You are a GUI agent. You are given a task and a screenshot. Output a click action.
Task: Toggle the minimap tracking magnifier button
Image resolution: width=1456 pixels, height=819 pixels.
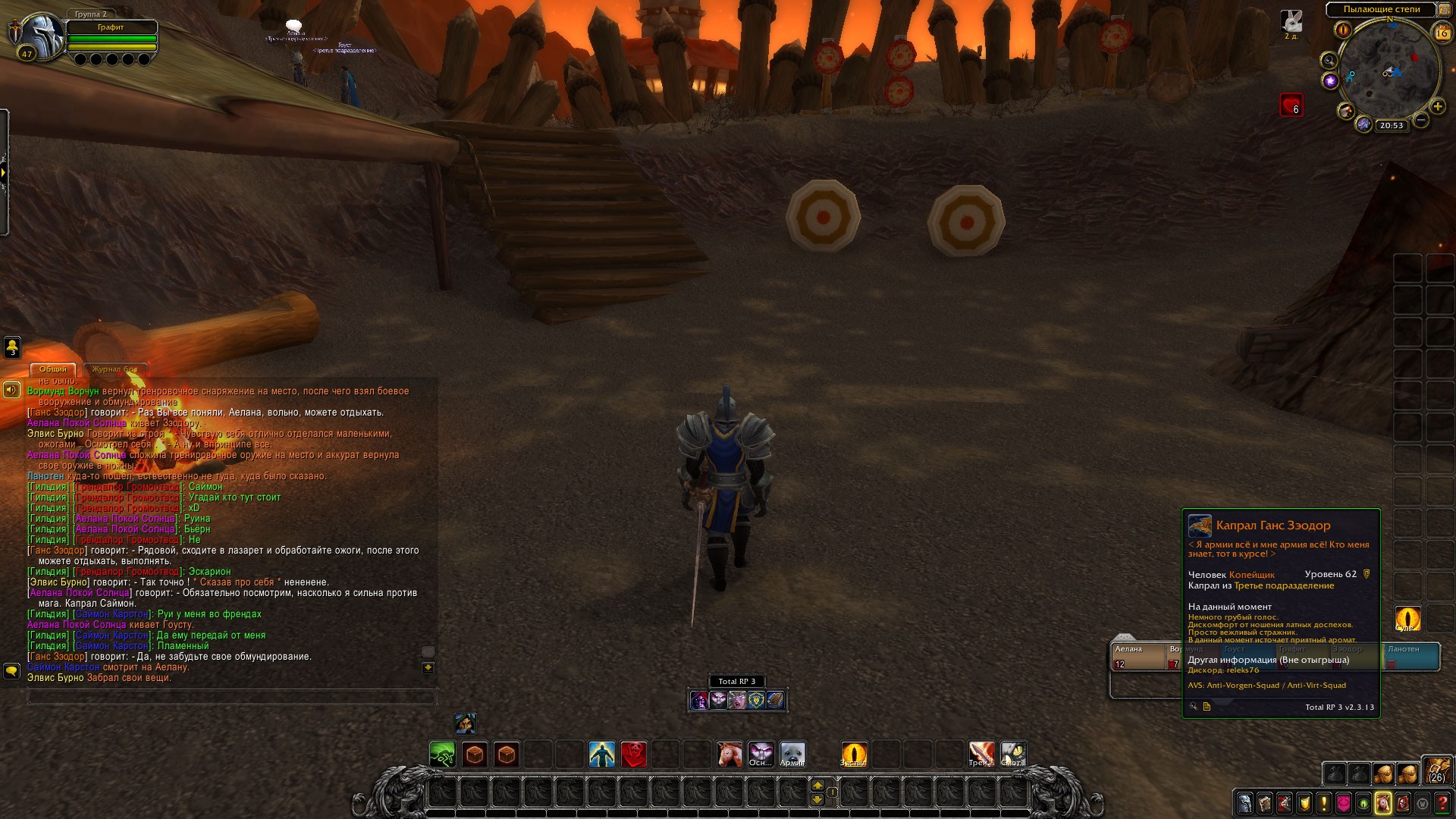(1329, 61)
